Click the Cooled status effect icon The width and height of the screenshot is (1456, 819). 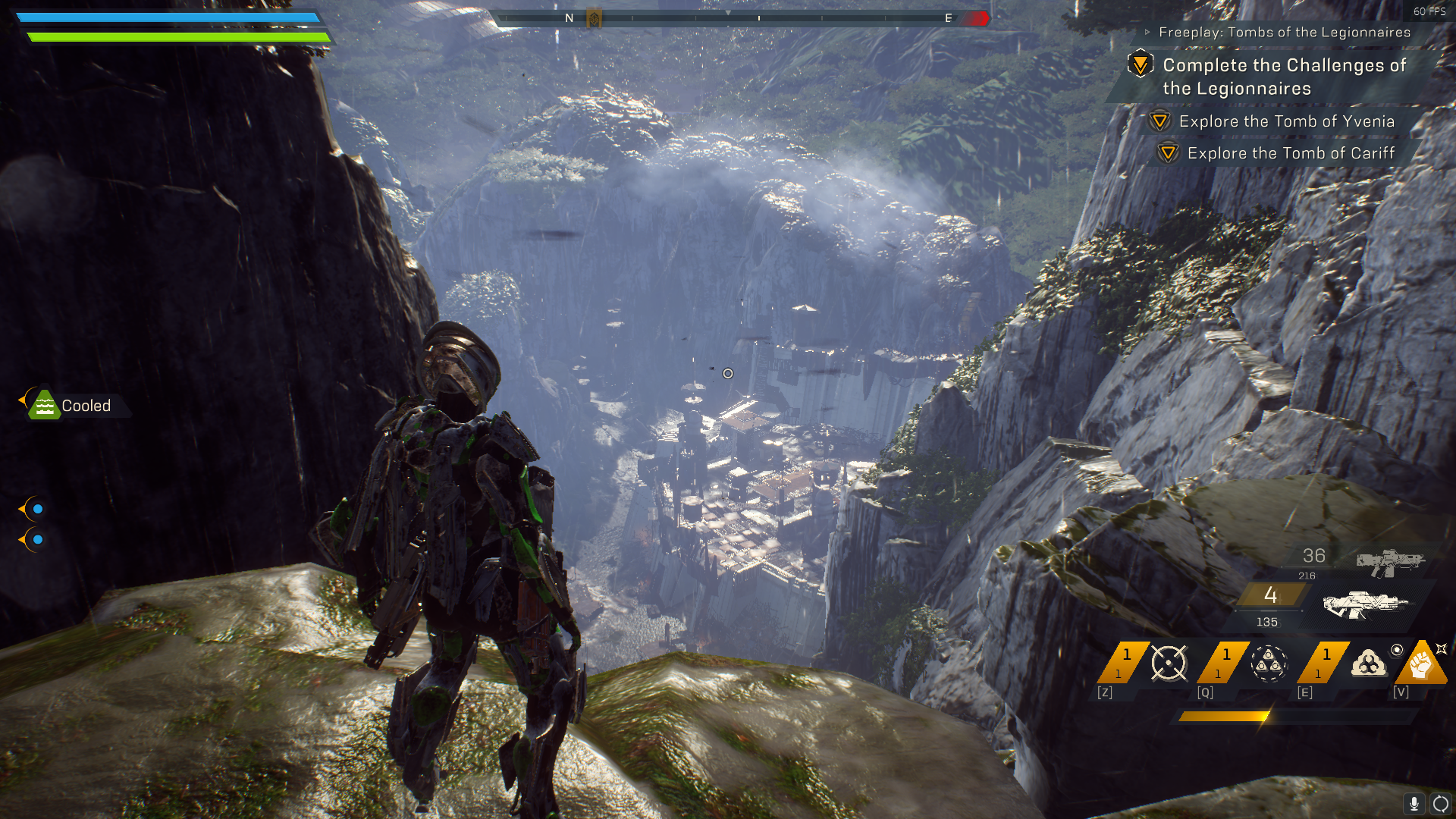pyautogui.click(x=44, y=405)
